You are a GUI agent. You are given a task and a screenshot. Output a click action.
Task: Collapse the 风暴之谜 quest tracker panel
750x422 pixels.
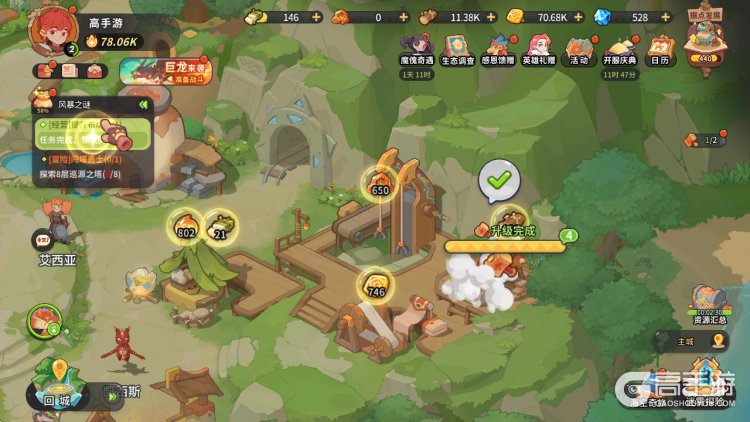[x=143, y=104]
